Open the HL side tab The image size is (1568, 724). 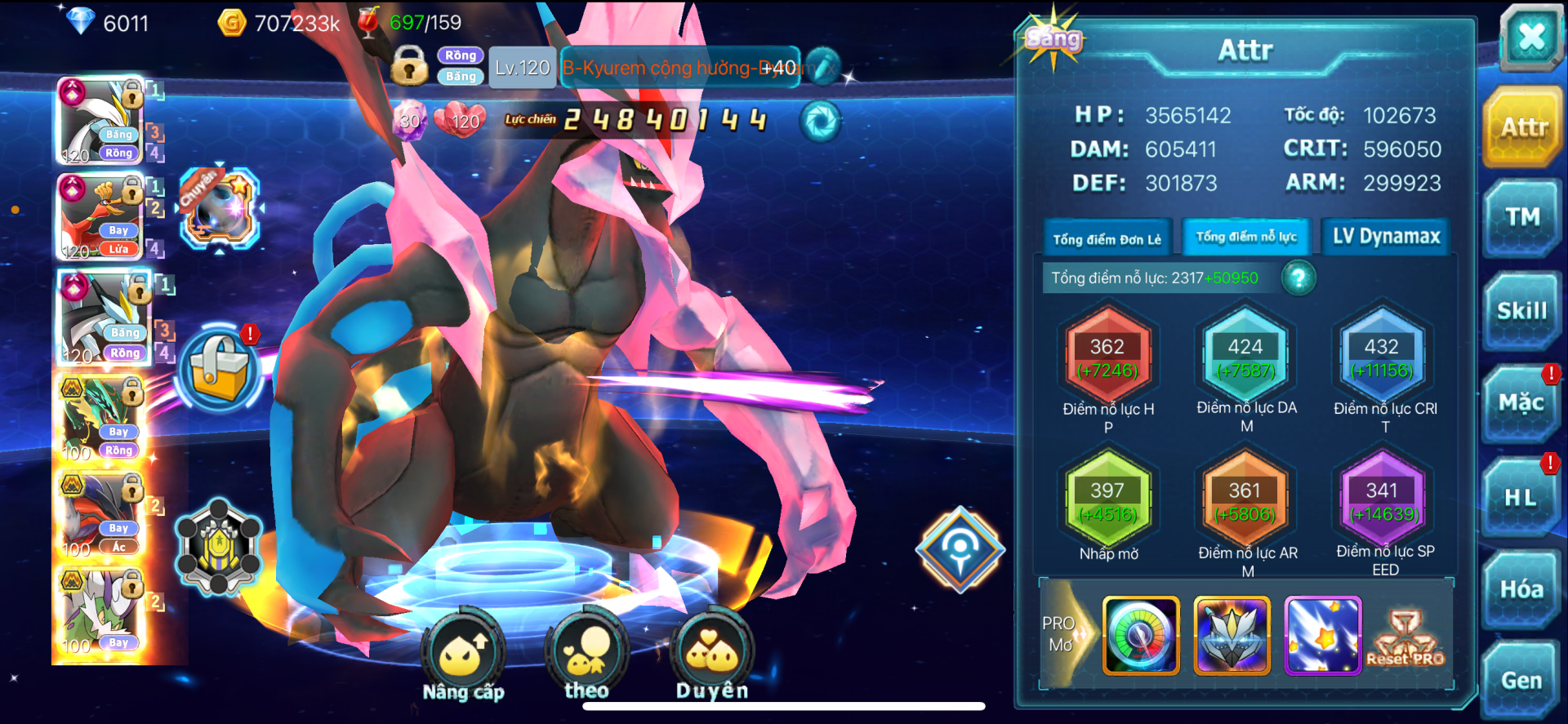click(1521, 497)
